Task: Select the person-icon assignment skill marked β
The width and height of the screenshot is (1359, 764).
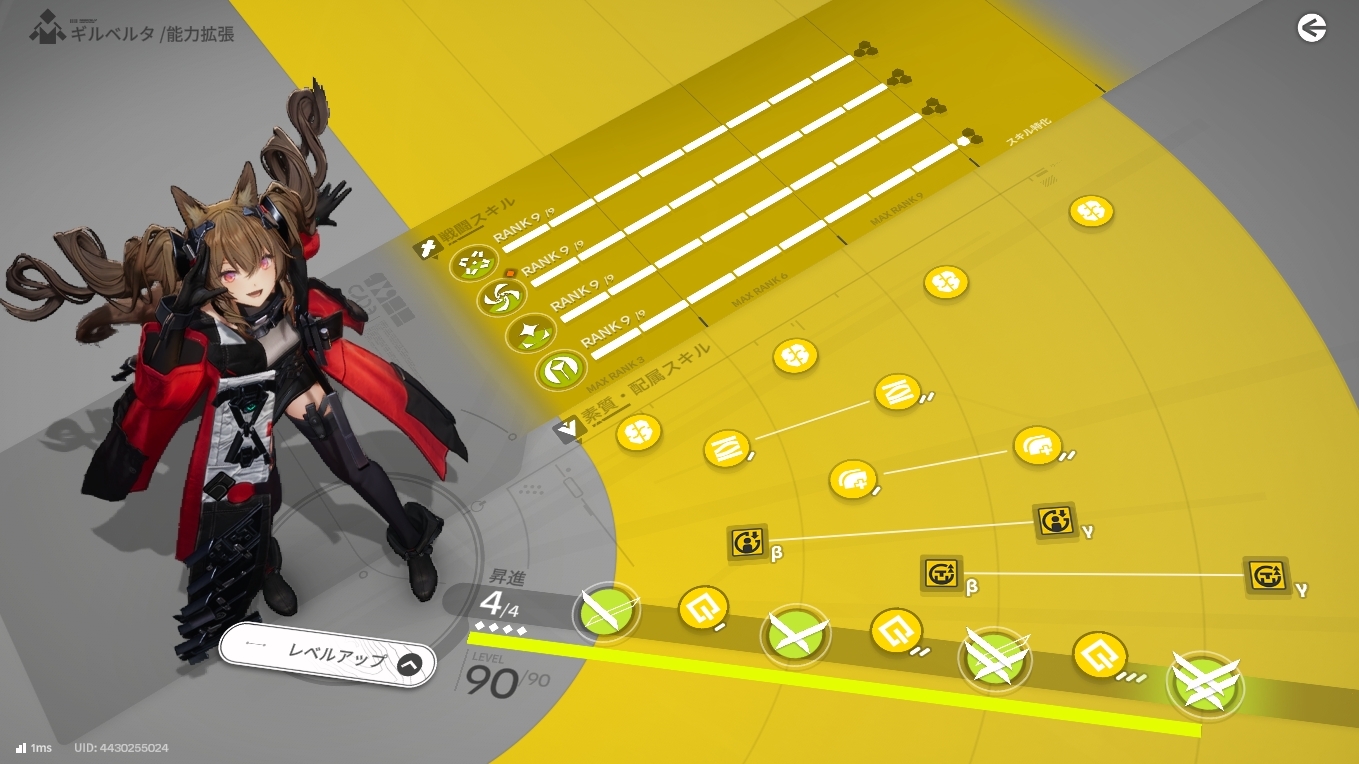Action: (x=748, y=543)
